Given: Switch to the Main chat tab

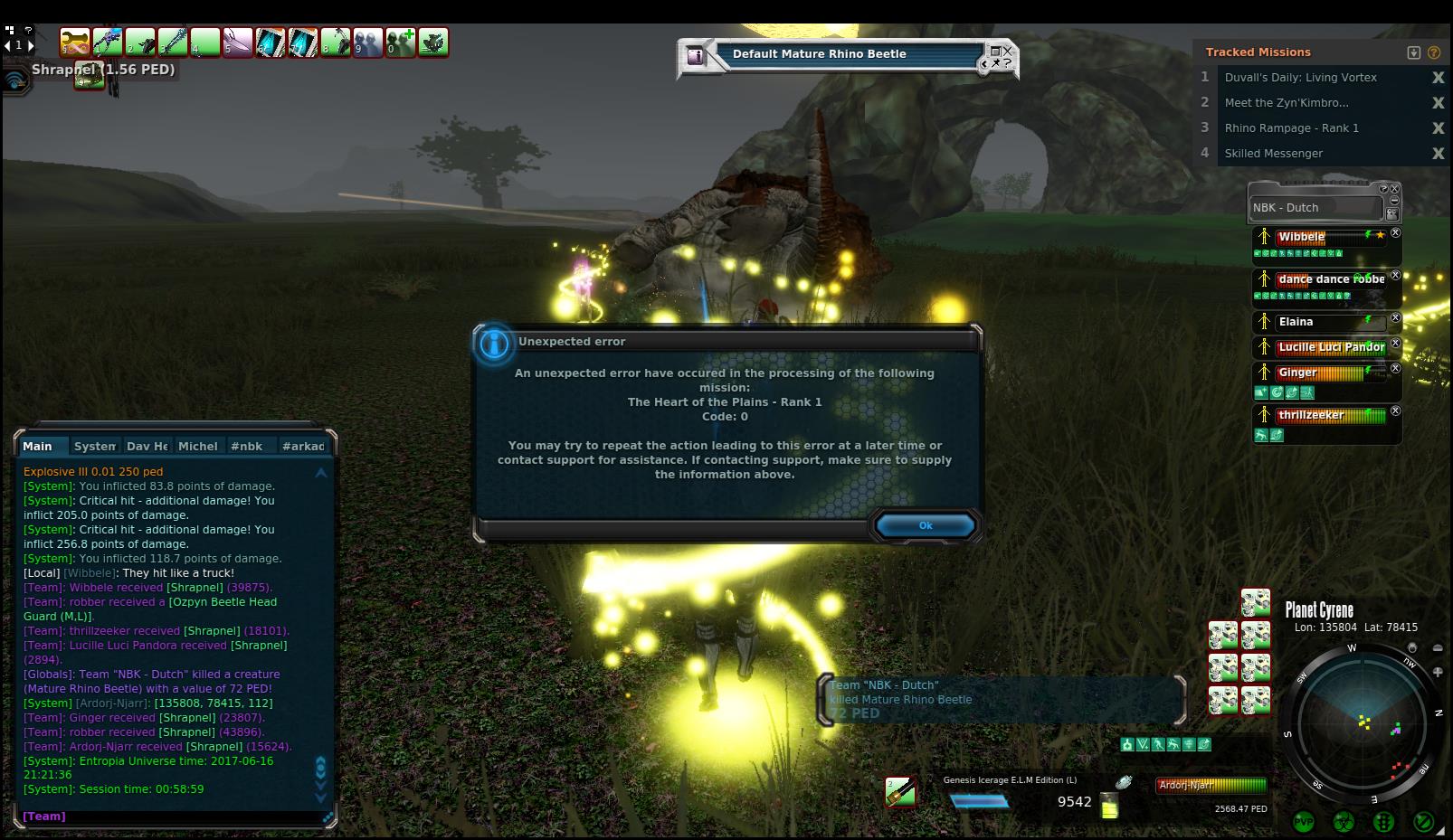Looking at the screenshot, I should click(x=38, y=446).
